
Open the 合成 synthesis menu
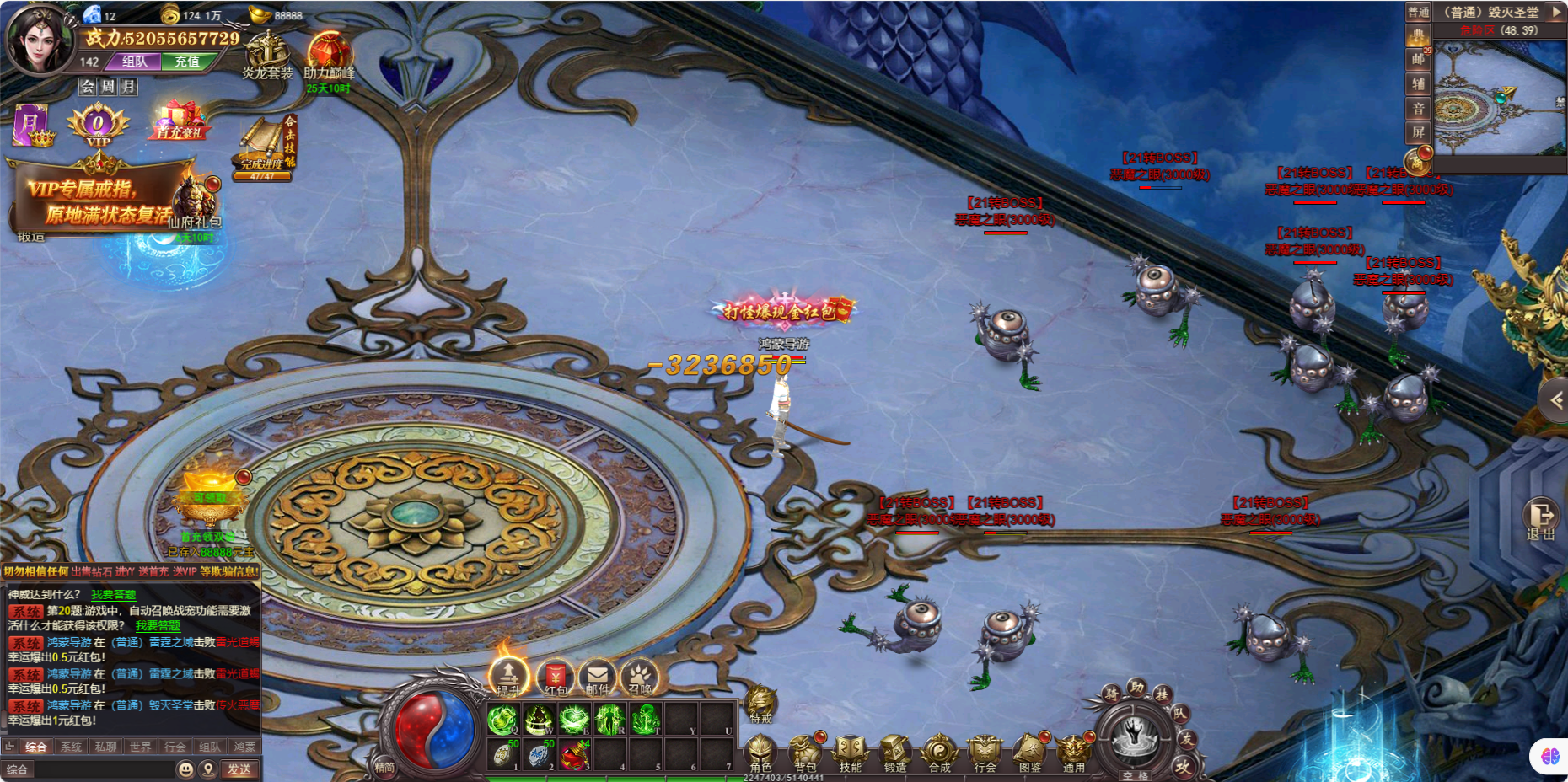point(939,752)
